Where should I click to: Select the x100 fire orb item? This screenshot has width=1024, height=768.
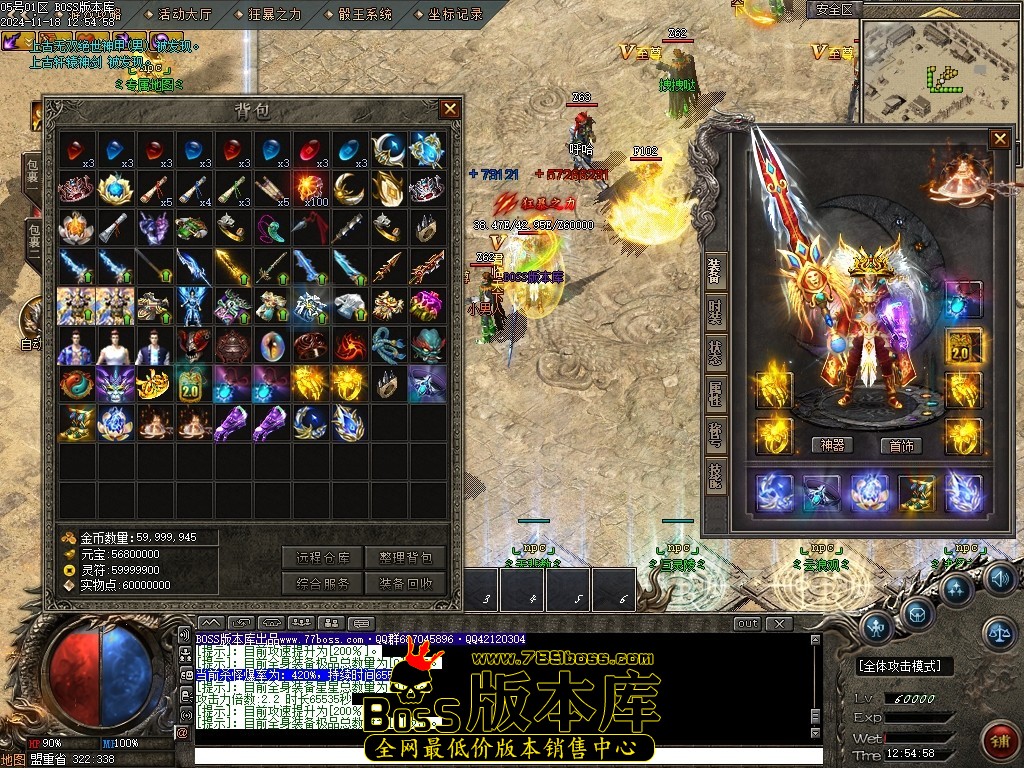coord(311,187)
